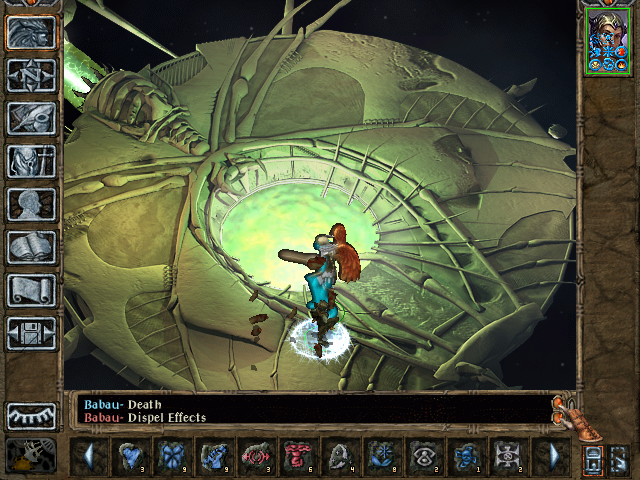Select the blue skull spell icon

(x=466, y=457)
